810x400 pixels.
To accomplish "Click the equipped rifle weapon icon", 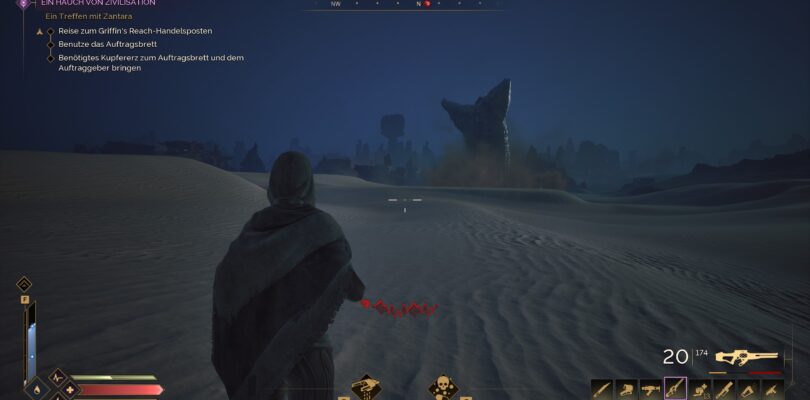I will click(744, 357).
